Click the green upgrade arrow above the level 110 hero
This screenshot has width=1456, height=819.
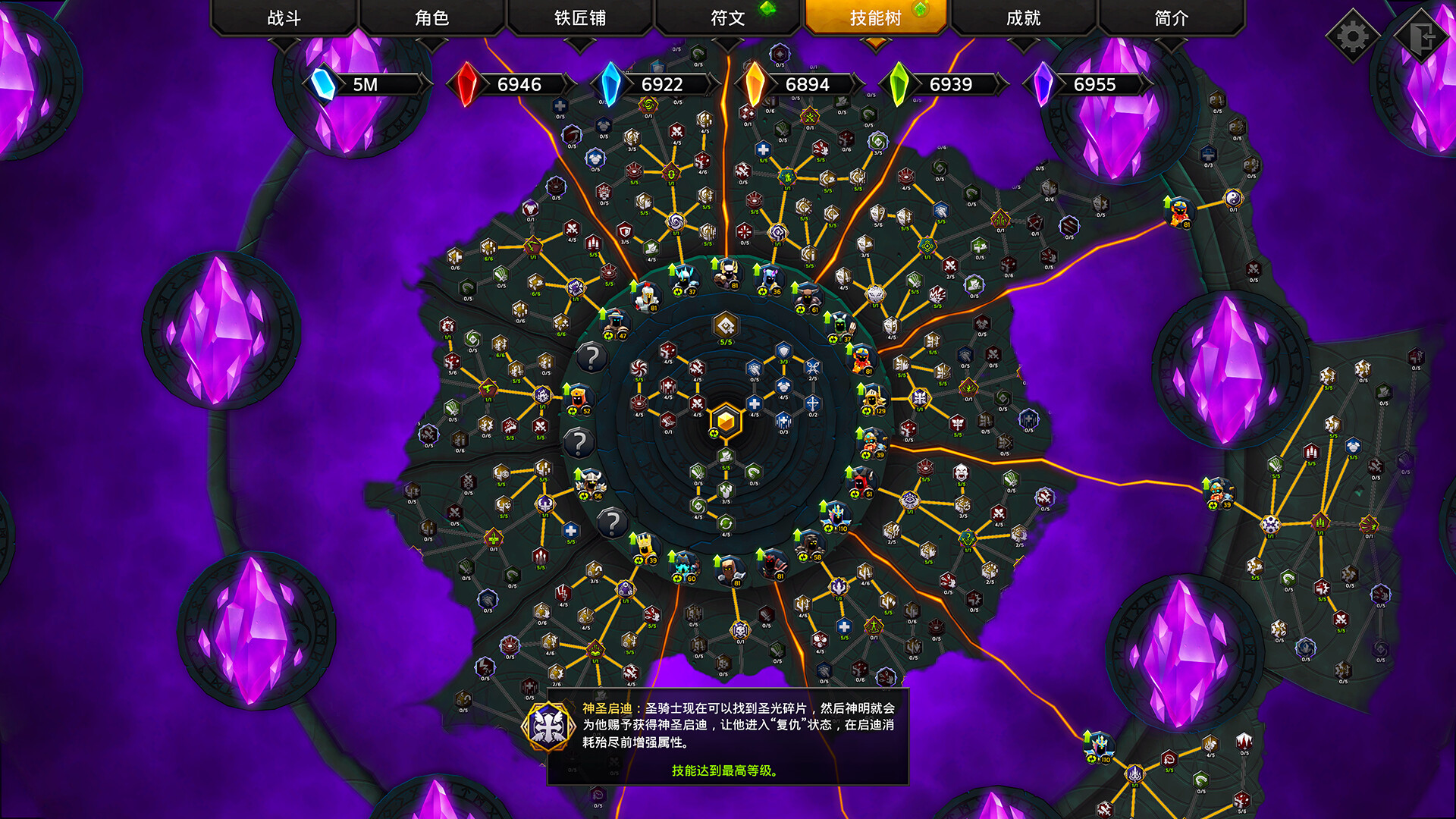[x=822, y=507]
